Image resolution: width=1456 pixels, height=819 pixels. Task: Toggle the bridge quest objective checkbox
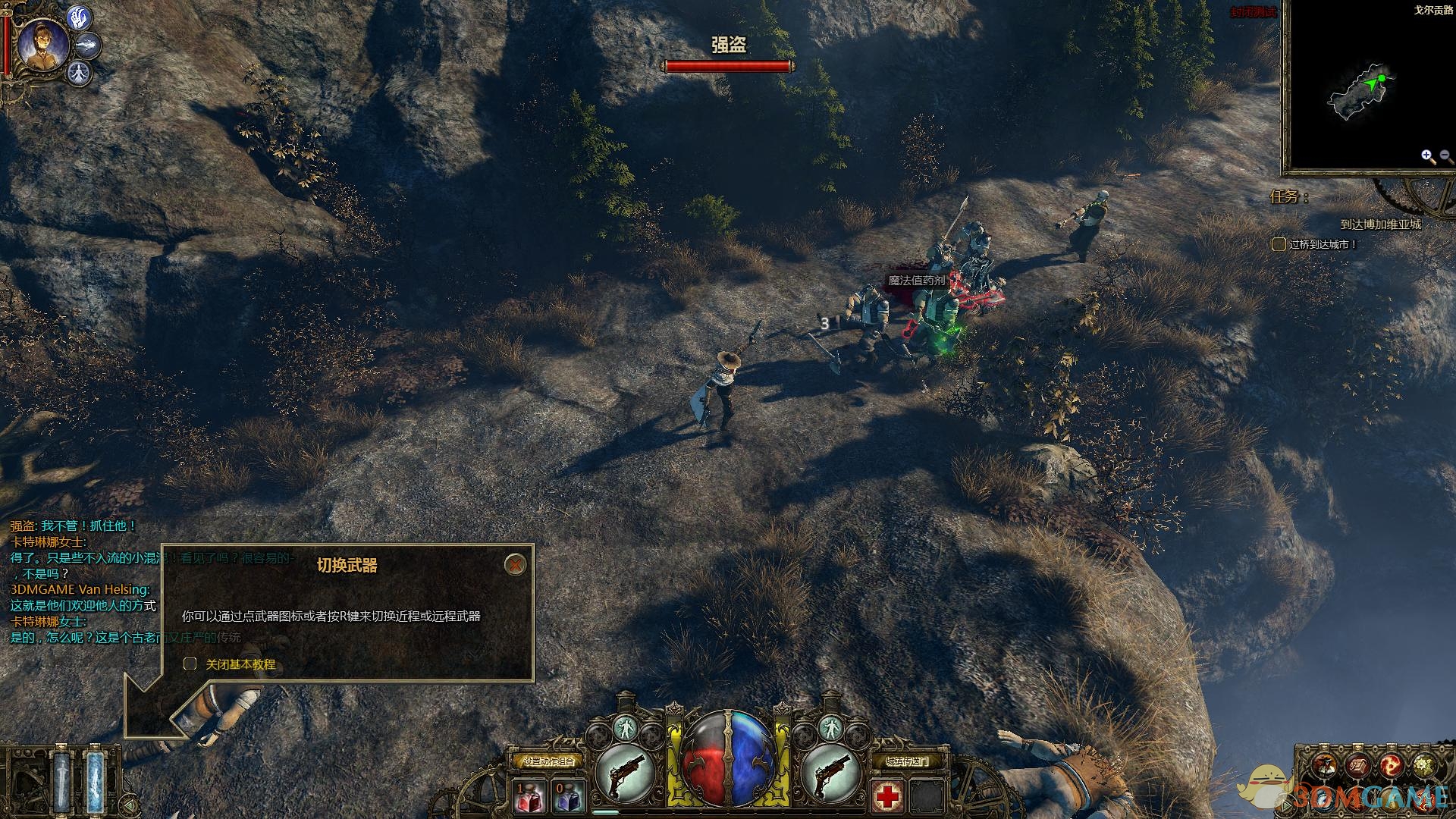click(1279, 244)
